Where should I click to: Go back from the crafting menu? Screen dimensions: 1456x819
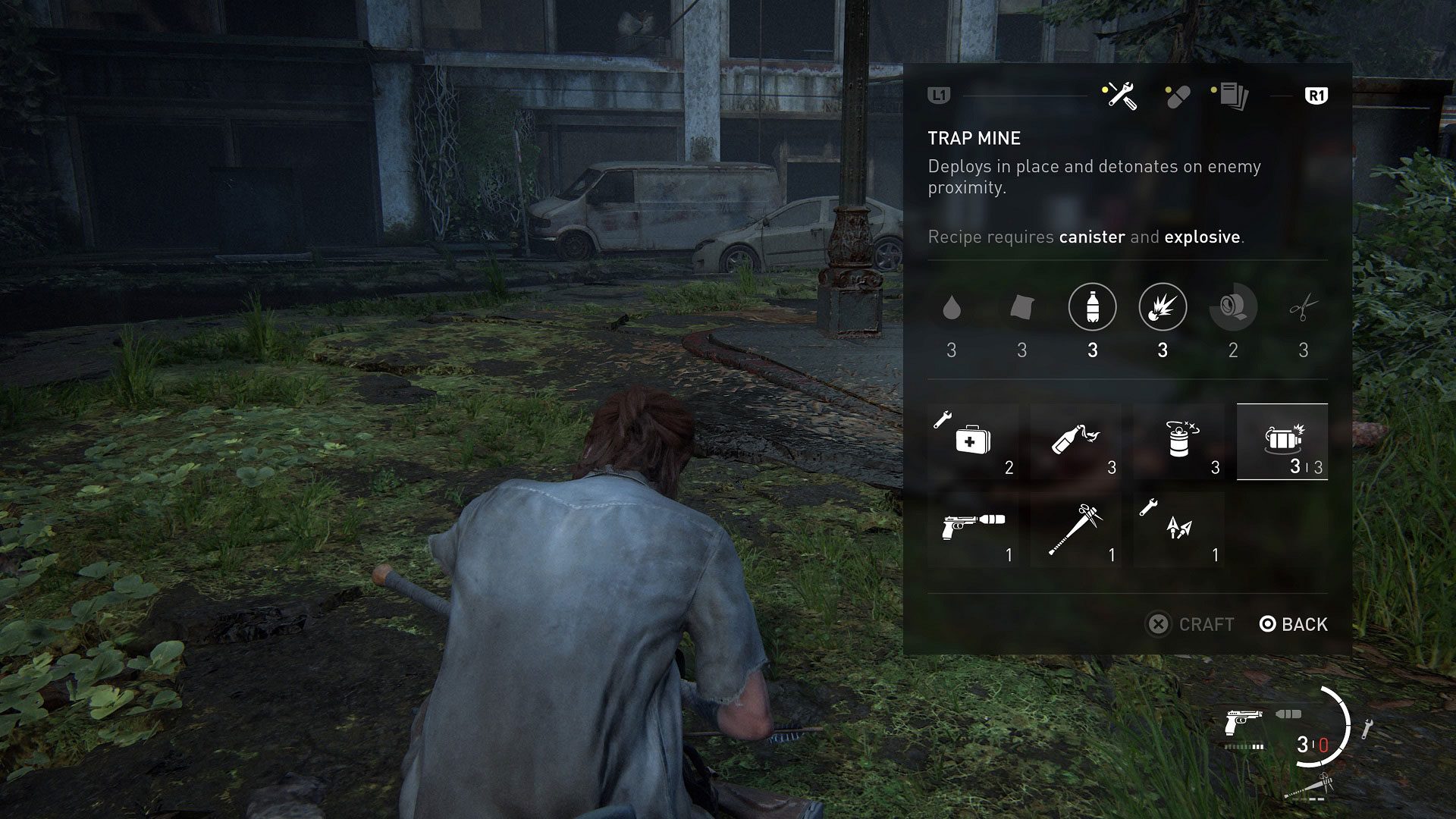(1294, 624)
